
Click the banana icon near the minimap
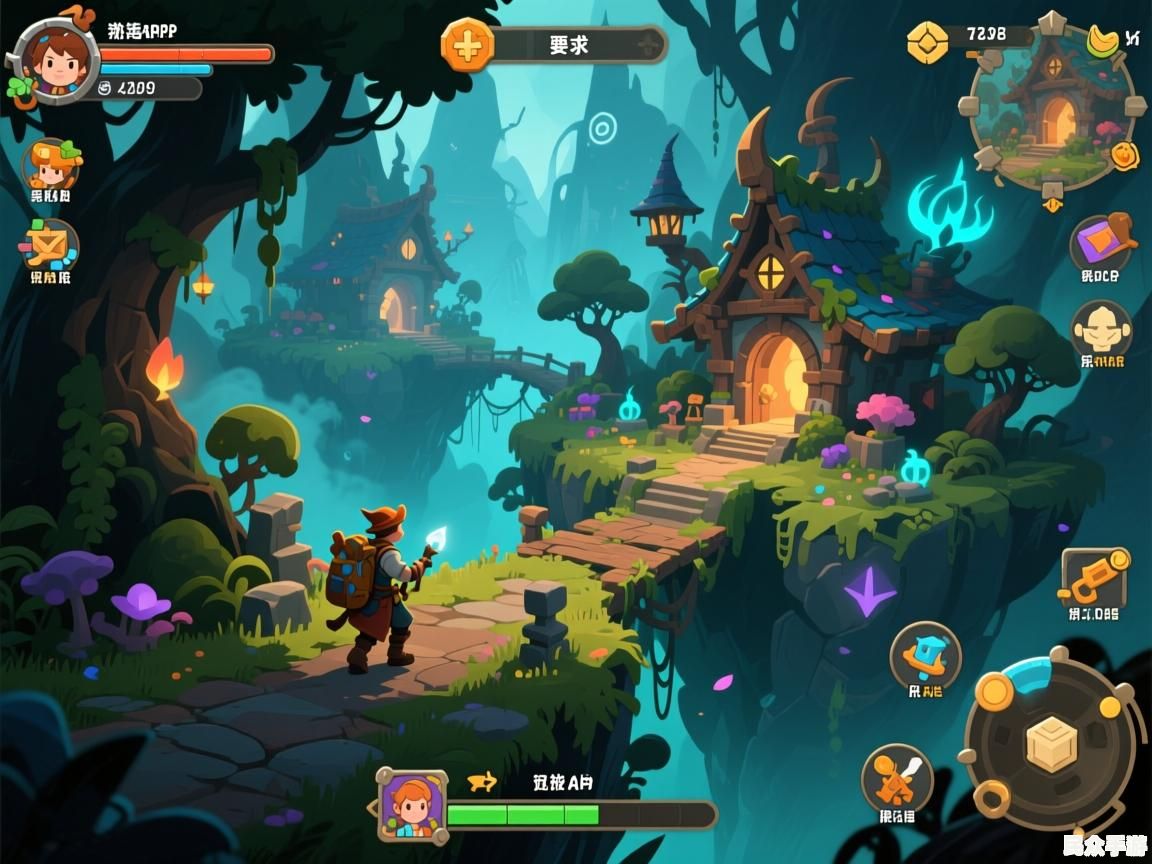click(1103, 40)
